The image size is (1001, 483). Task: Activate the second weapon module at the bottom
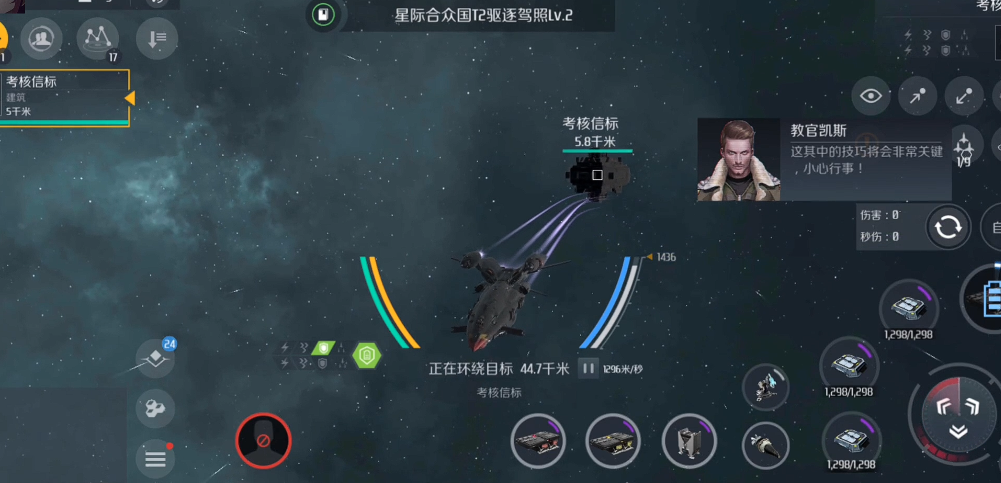[x=613, y=441]
